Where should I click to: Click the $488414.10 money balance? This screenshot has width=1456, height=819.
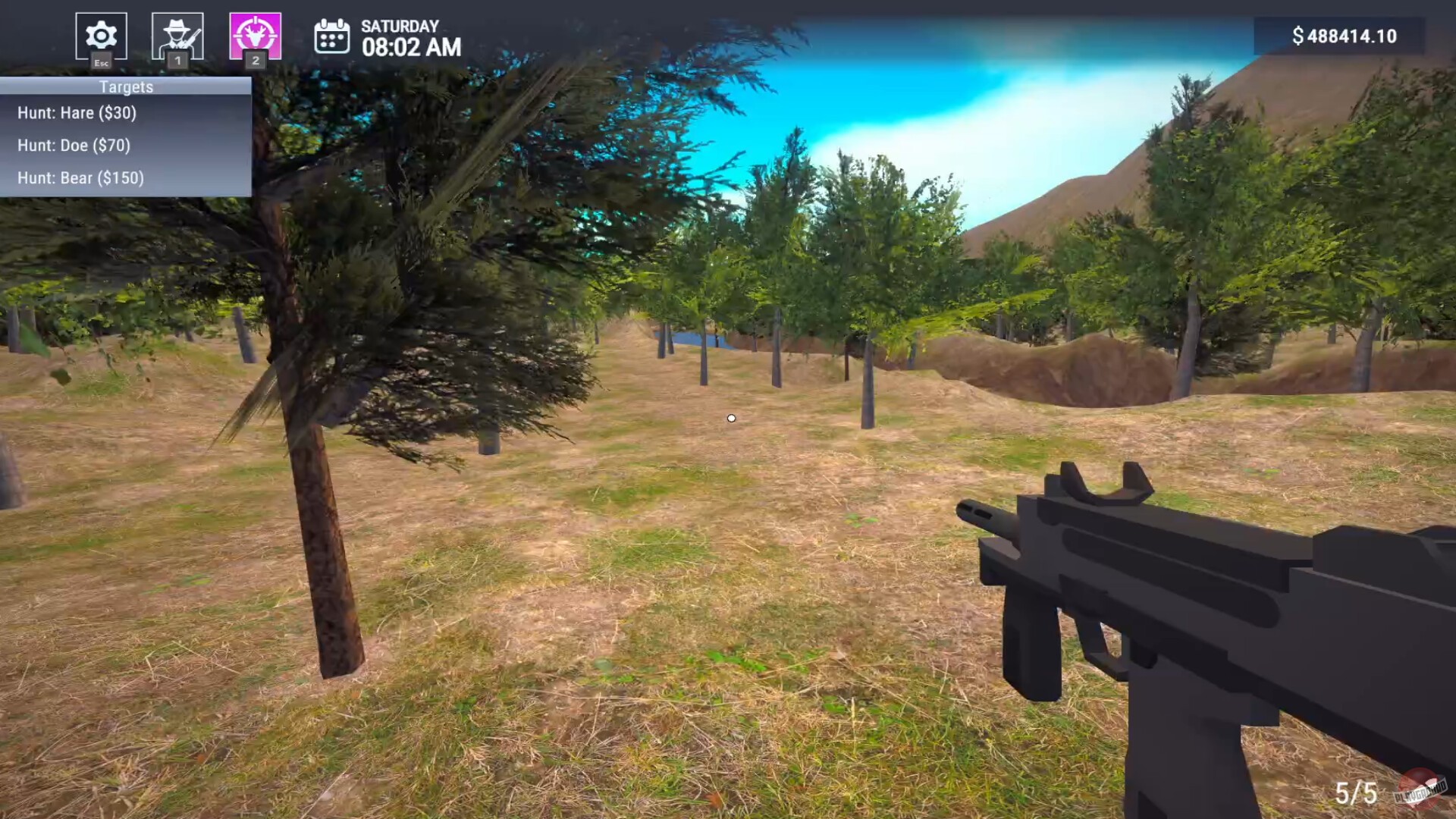click(1345, 35)
